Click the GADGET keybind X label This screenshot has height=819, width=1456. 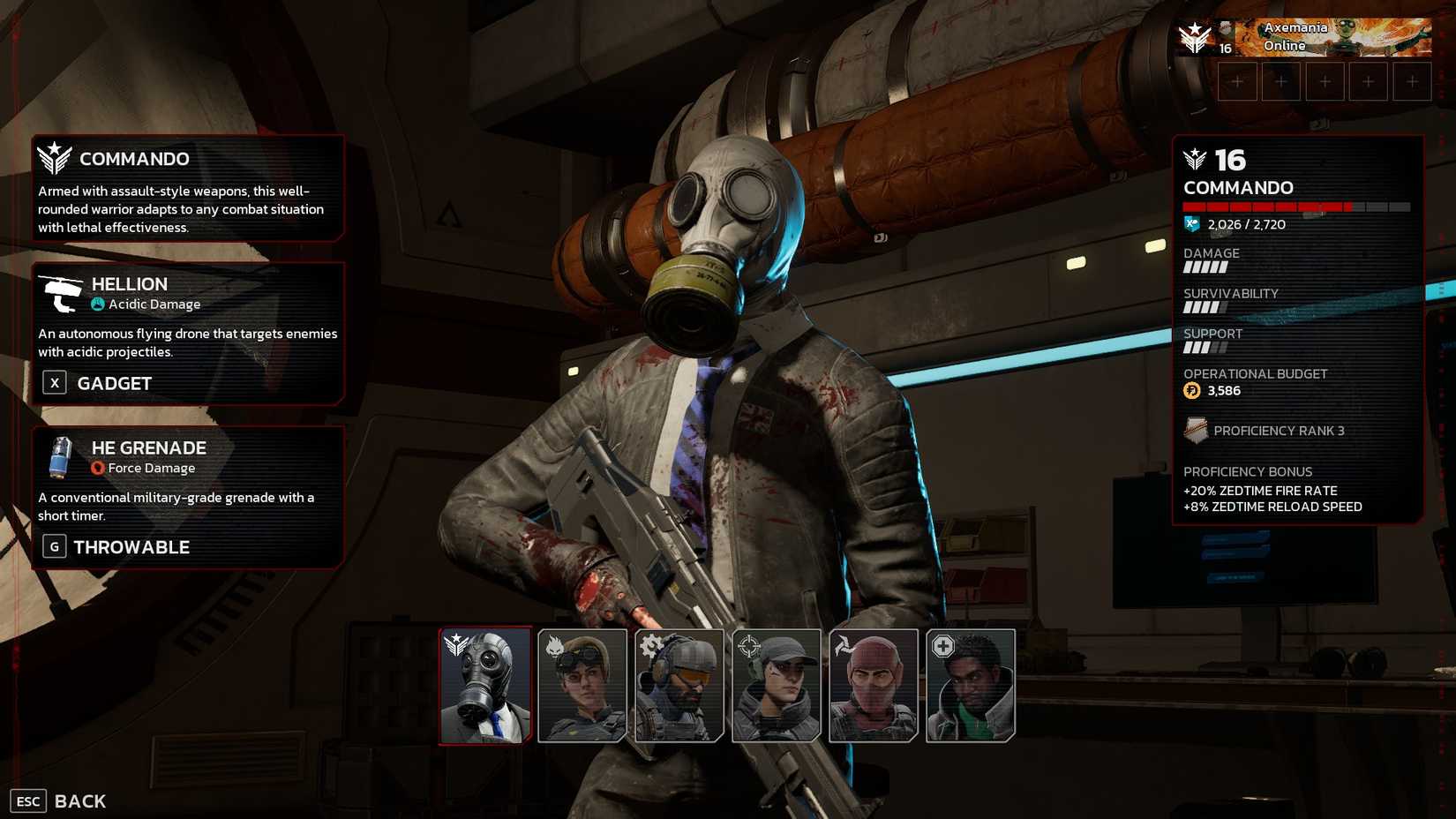(x=54, y=383)
